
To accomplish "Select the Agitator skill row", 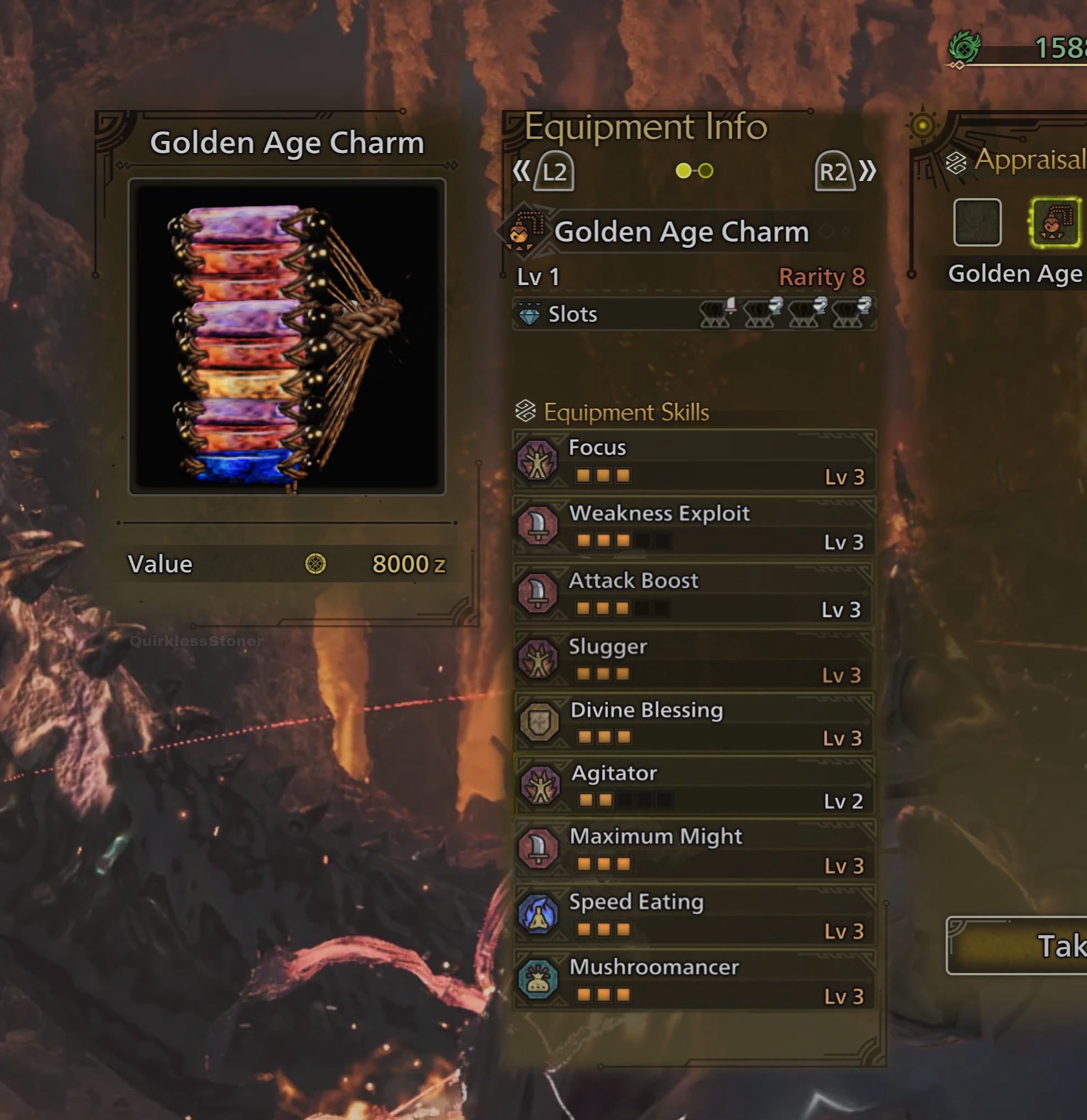I will [x=694, y=786].
